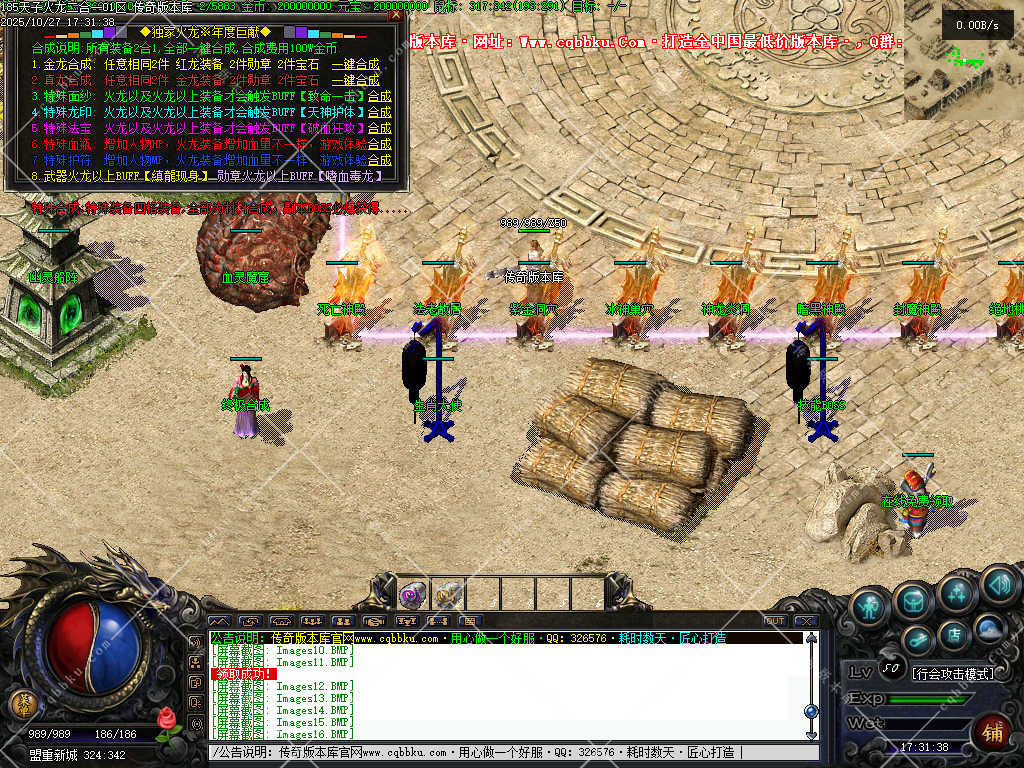Open the minimap
The width and height of the screenshot is (1024, 768).
964,72
